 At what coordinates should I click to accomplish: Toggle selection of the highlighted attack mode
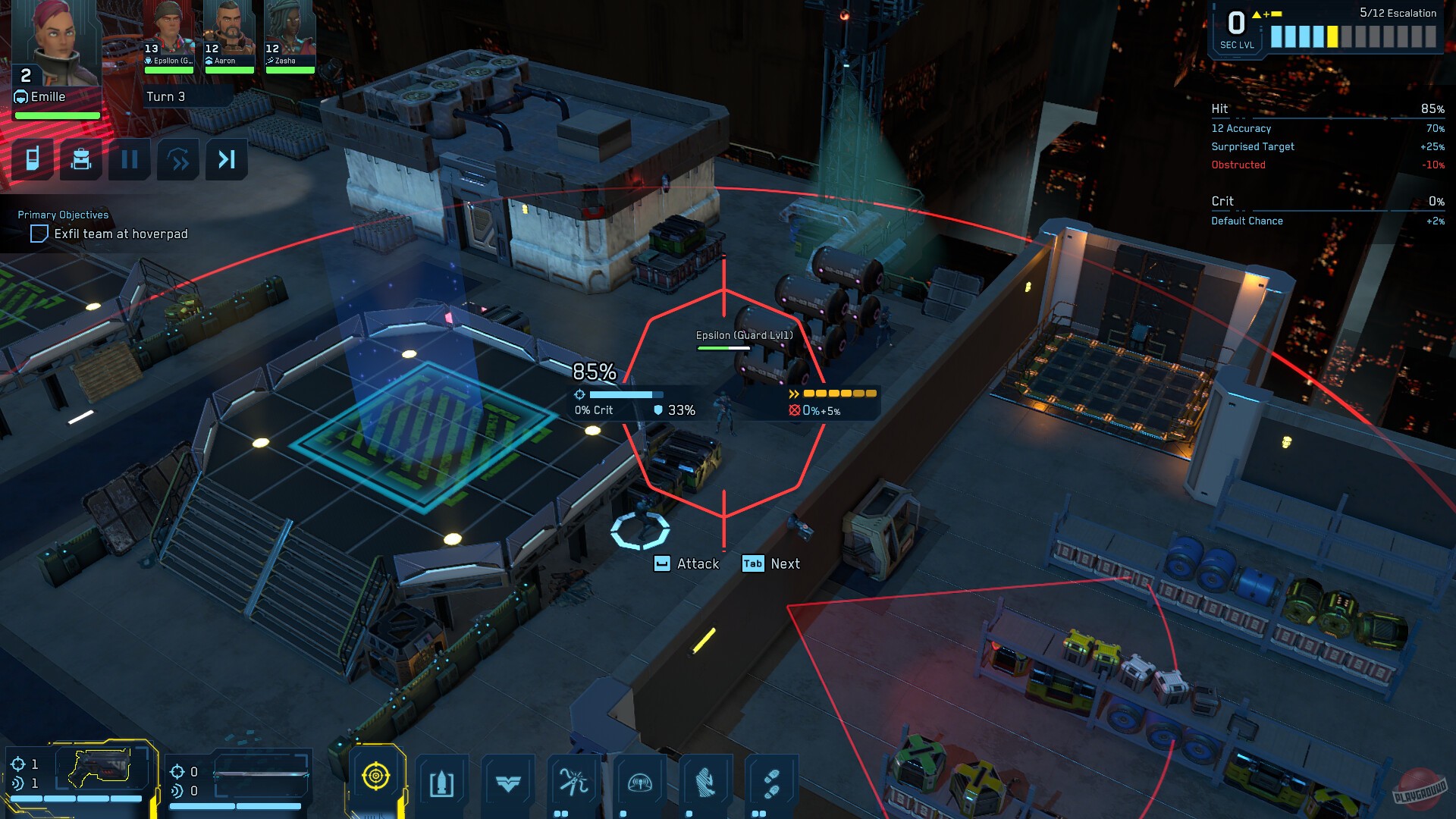point(378,776)
